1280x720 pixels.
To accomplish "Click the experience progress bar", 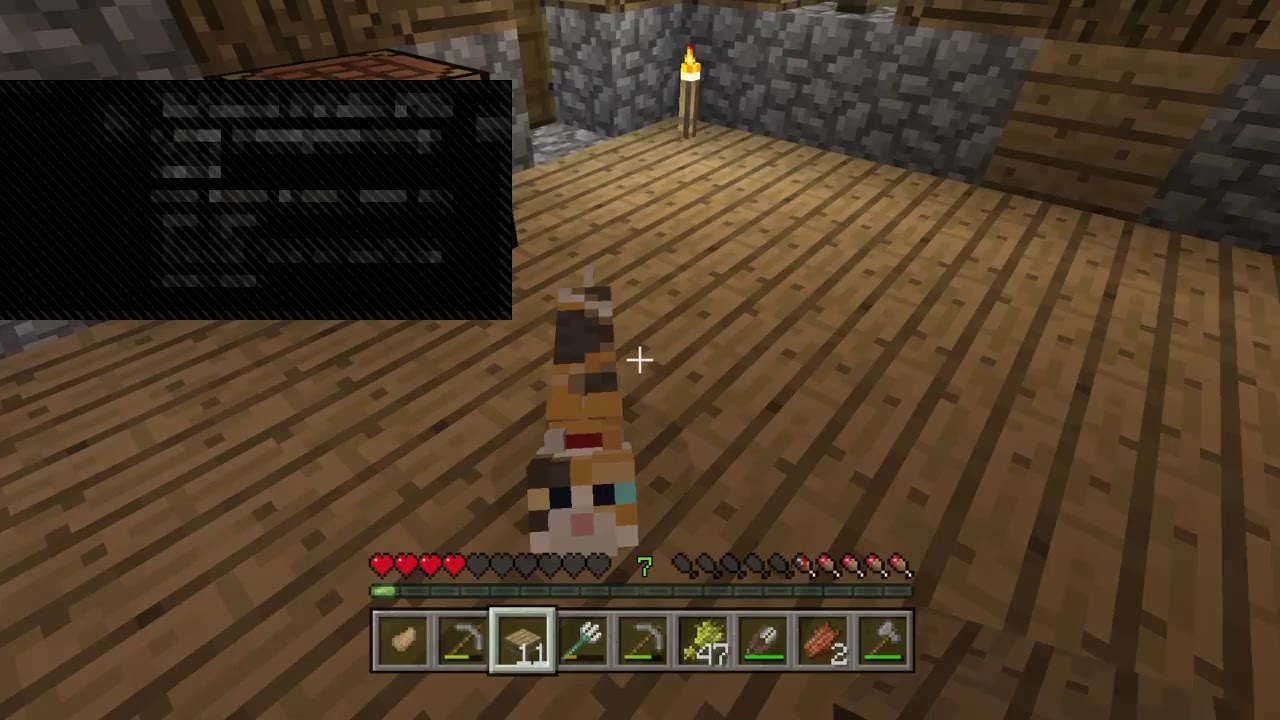I will click(640, 590).
